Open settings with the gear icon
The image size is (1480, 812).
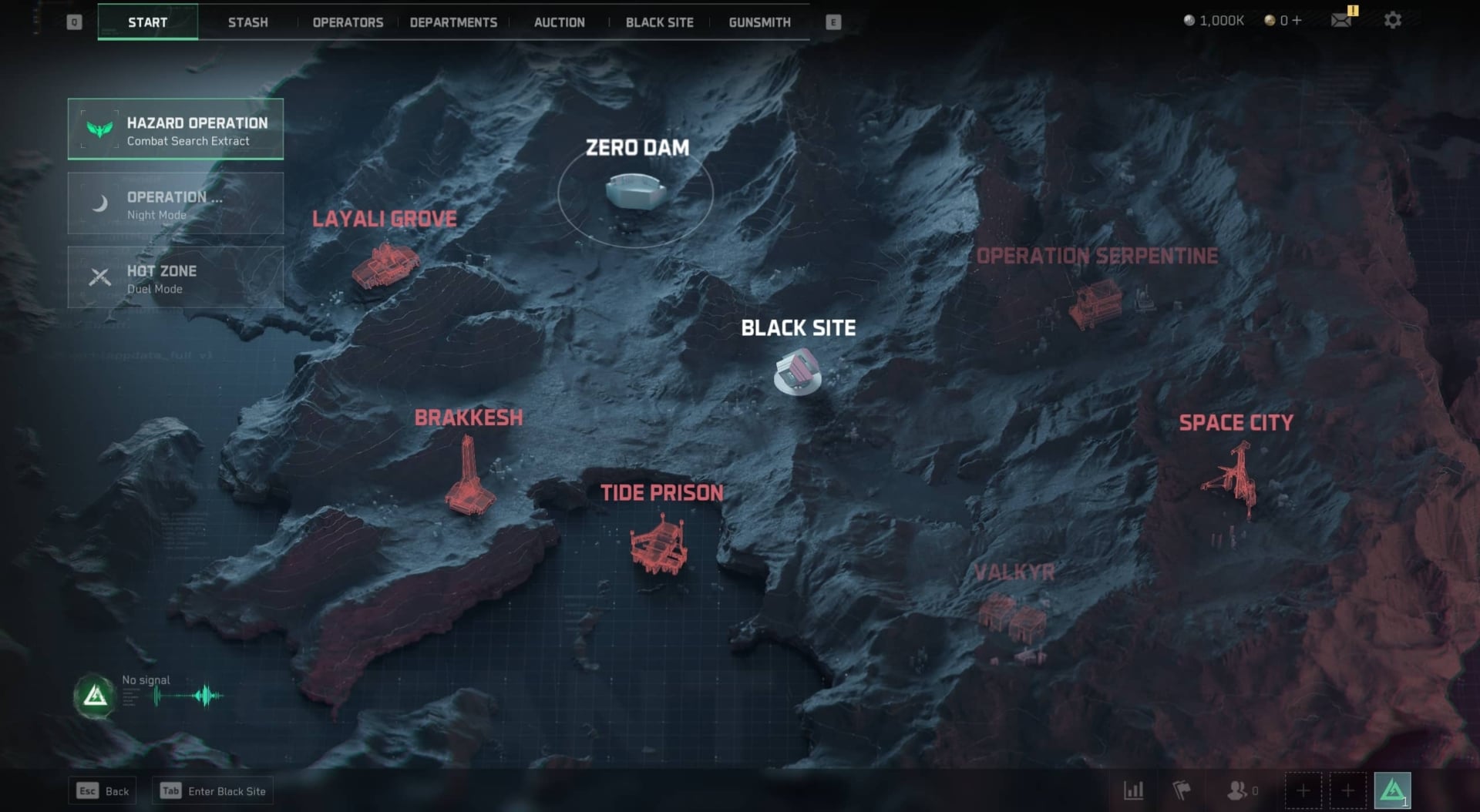(x=1392, y=20)
